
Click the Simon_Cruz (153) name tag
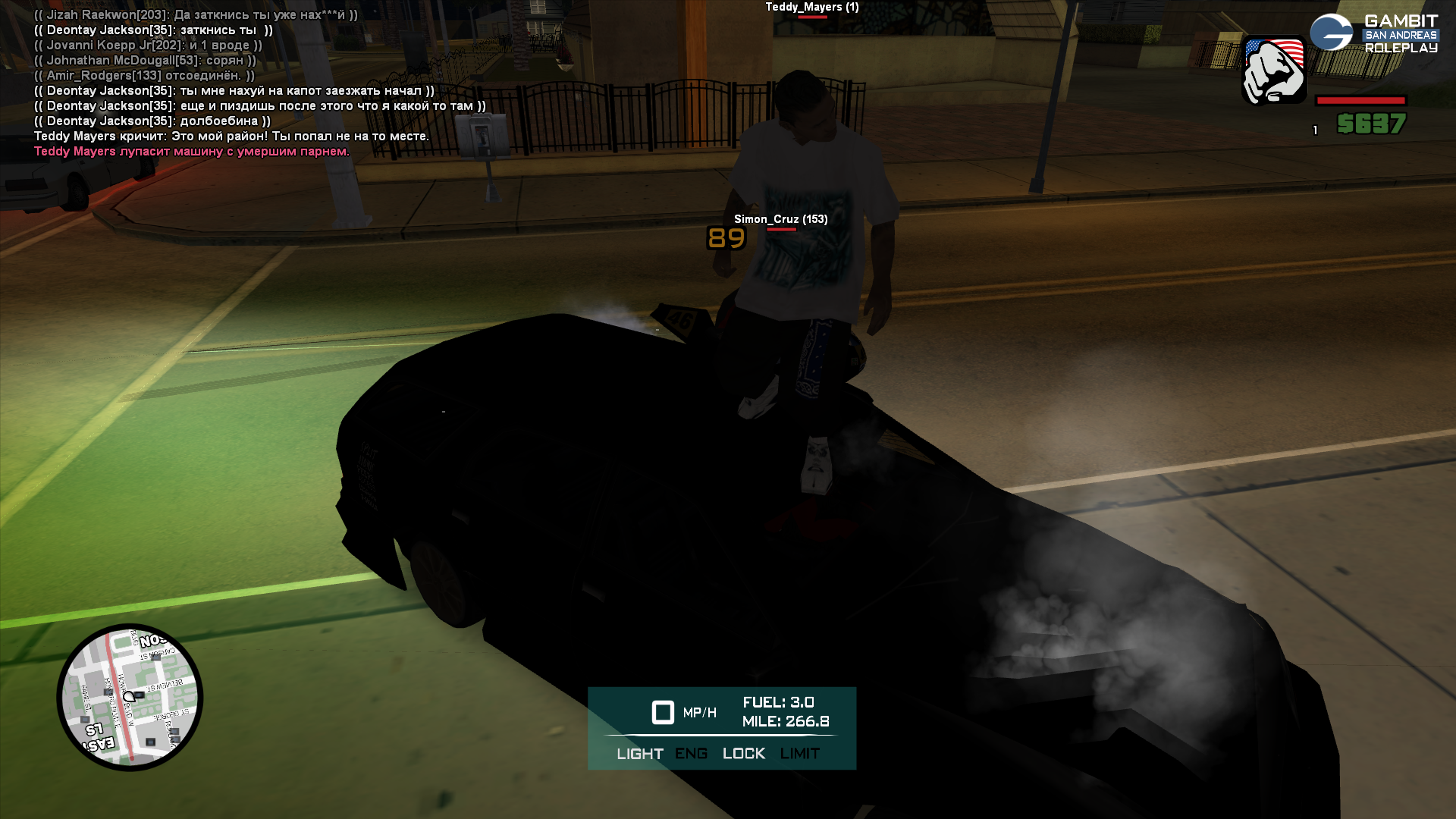780,219
